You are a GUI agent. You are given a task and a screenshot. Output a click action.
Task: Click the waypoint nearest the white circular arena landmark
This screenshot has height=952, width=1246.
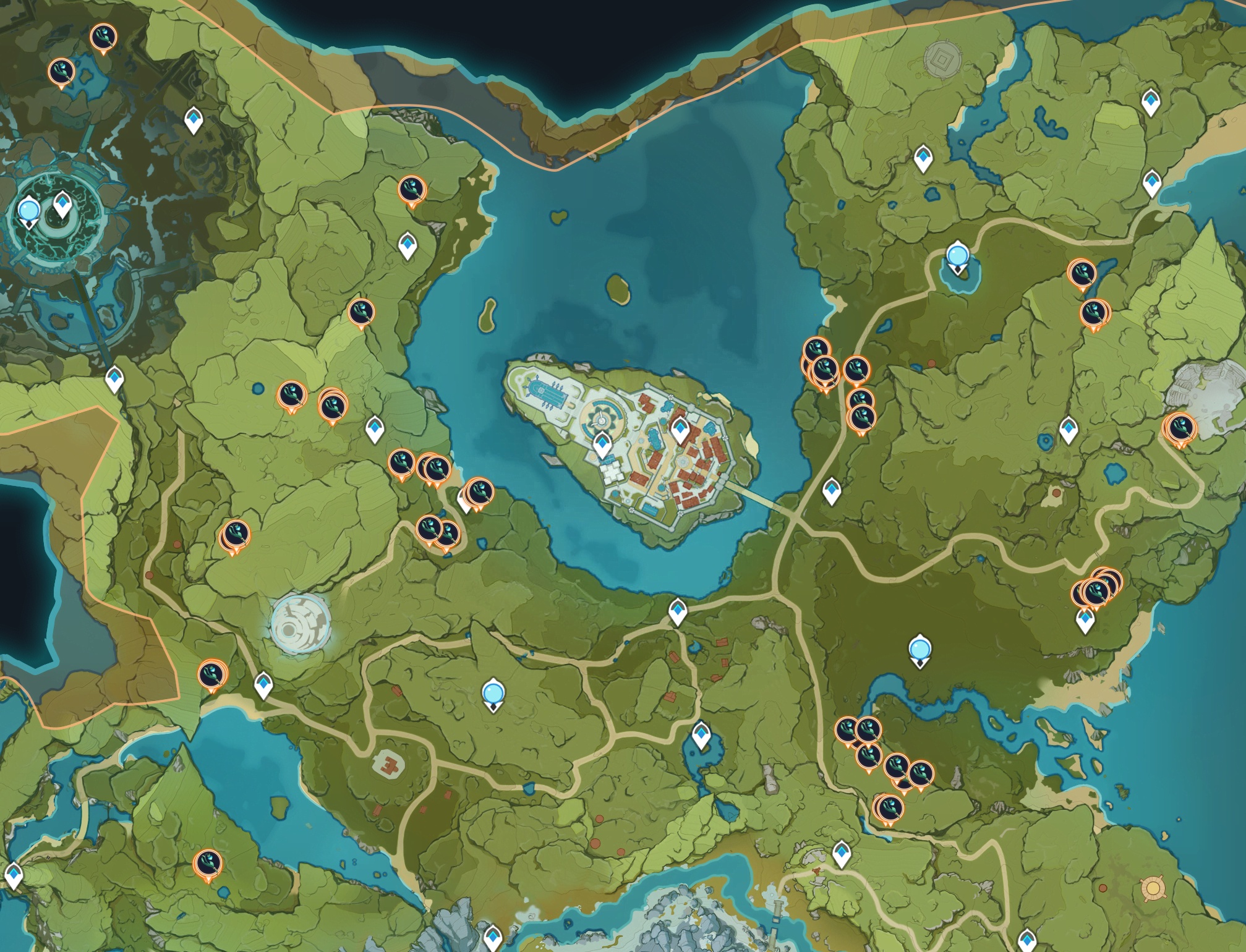[263, 685]
